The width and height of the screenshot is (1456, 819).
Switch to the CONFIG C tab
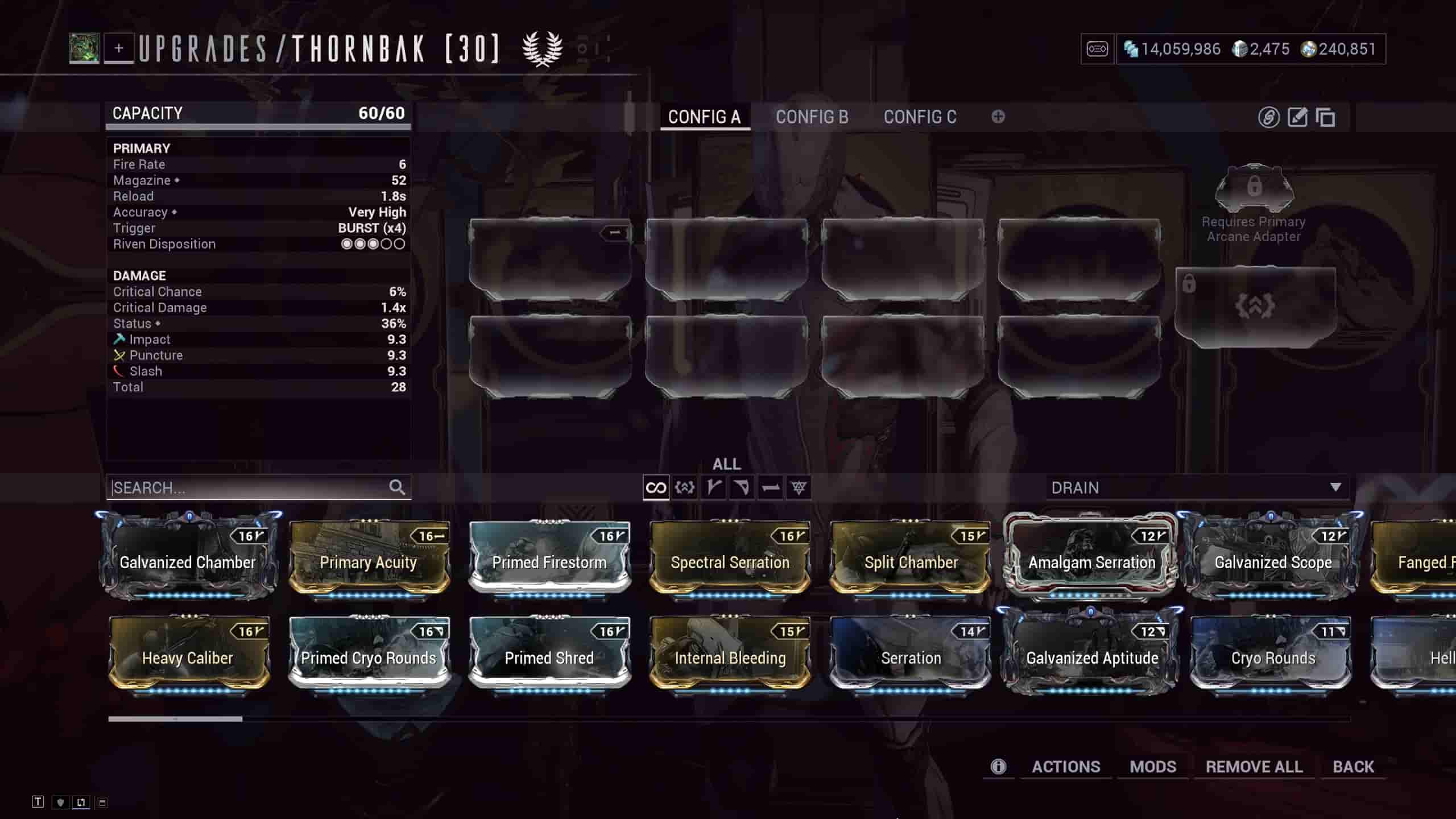point(920,117)
